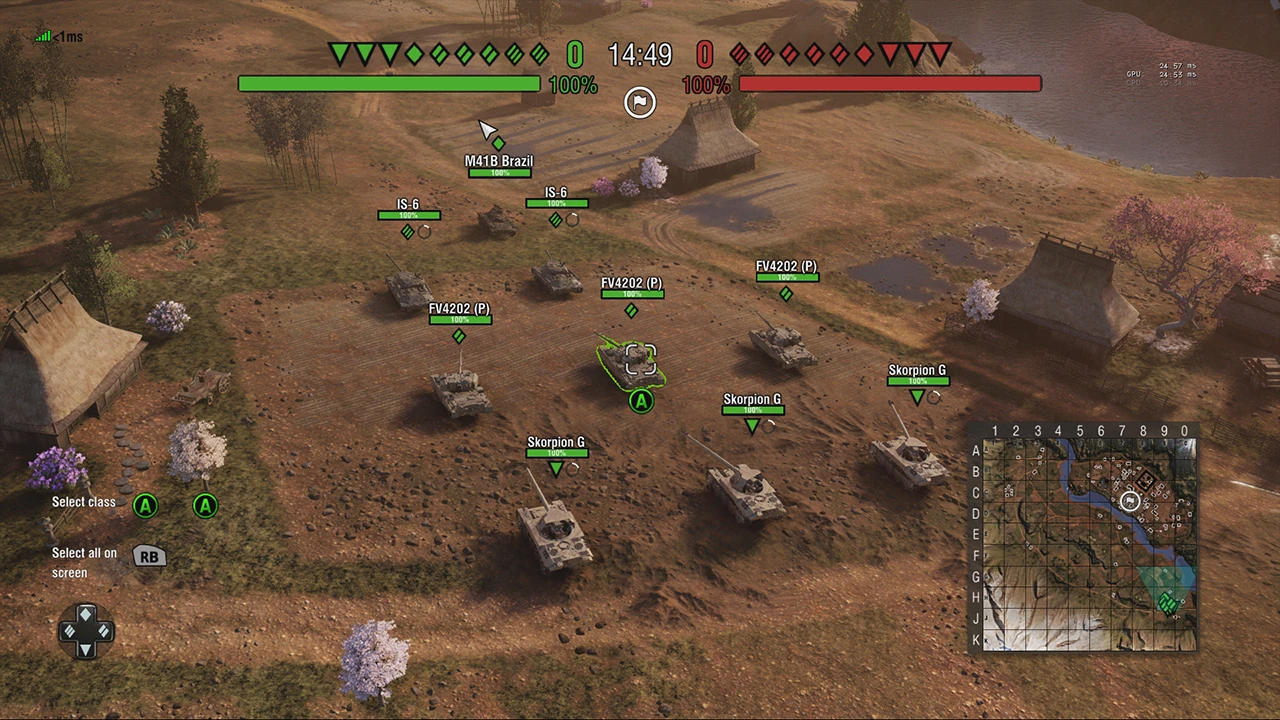Viewport: 1280px width, 720px height.
Task: Click the green team health bar
Action: (388, 84)
